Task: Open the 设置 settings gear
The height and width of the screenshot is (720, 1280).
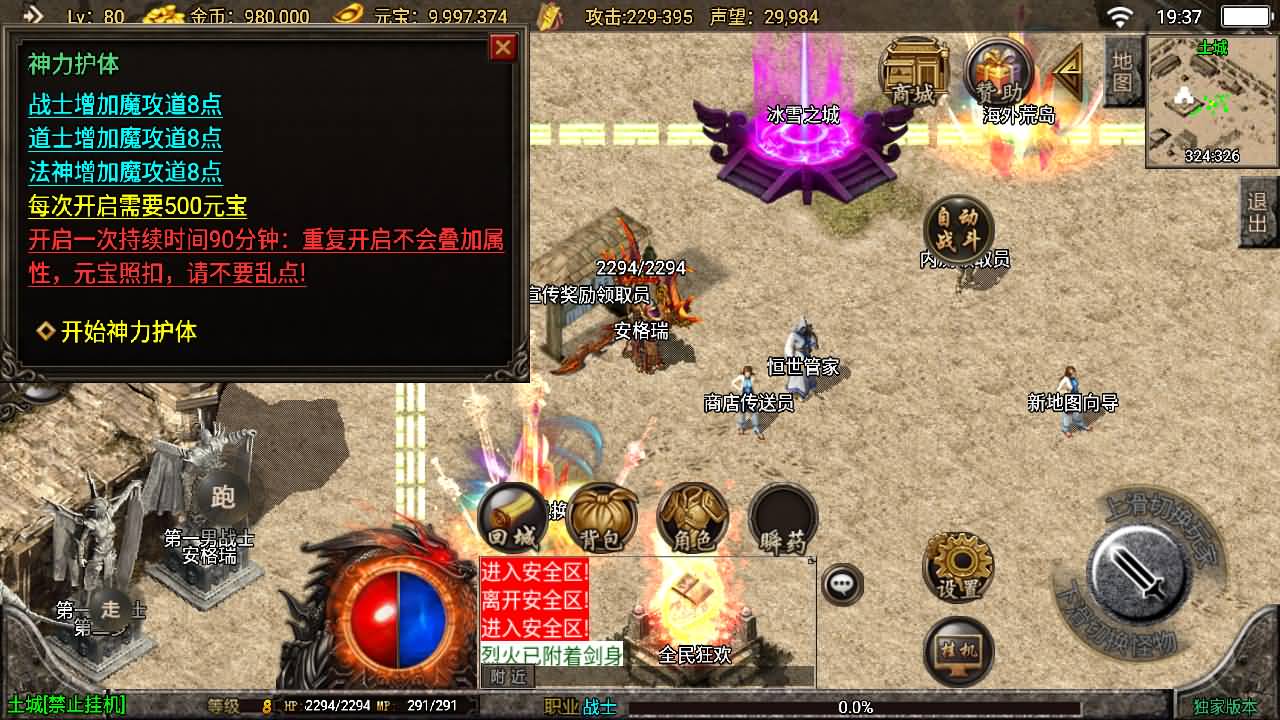Action: [x=957, y=565]
